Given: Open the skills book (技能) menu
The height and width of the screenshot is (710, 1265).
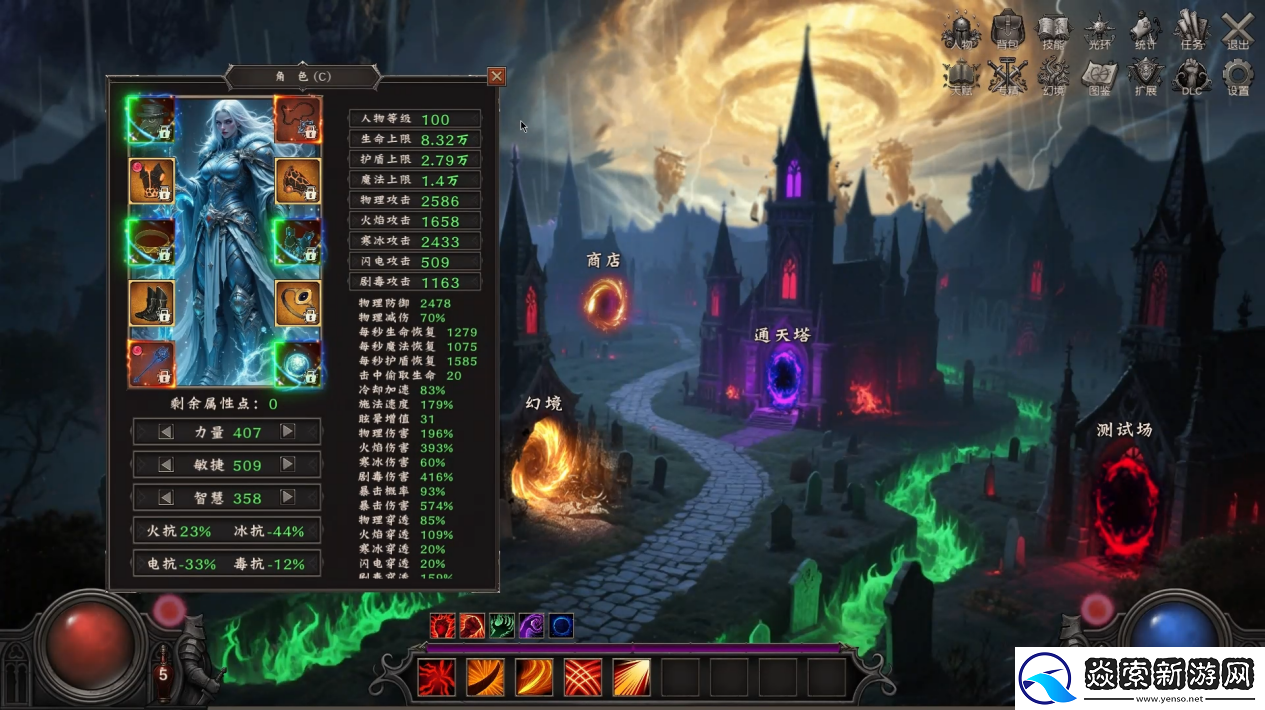Looking at the screenshot, I should tap(1053, 30).
